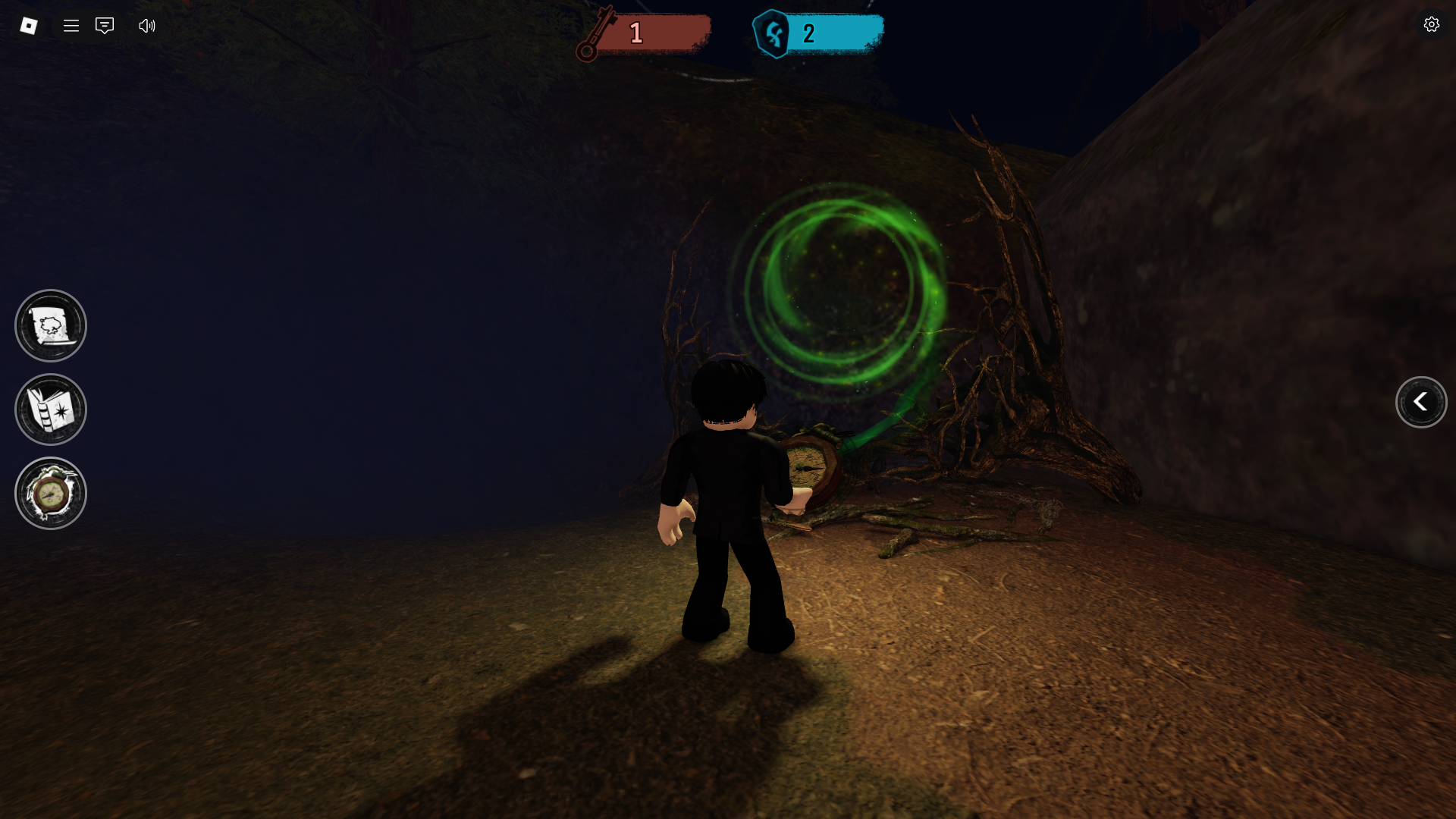This screenshot has width=1456, height=819.
Task: Toggle the chat window icon
Action: coord(105,26)
